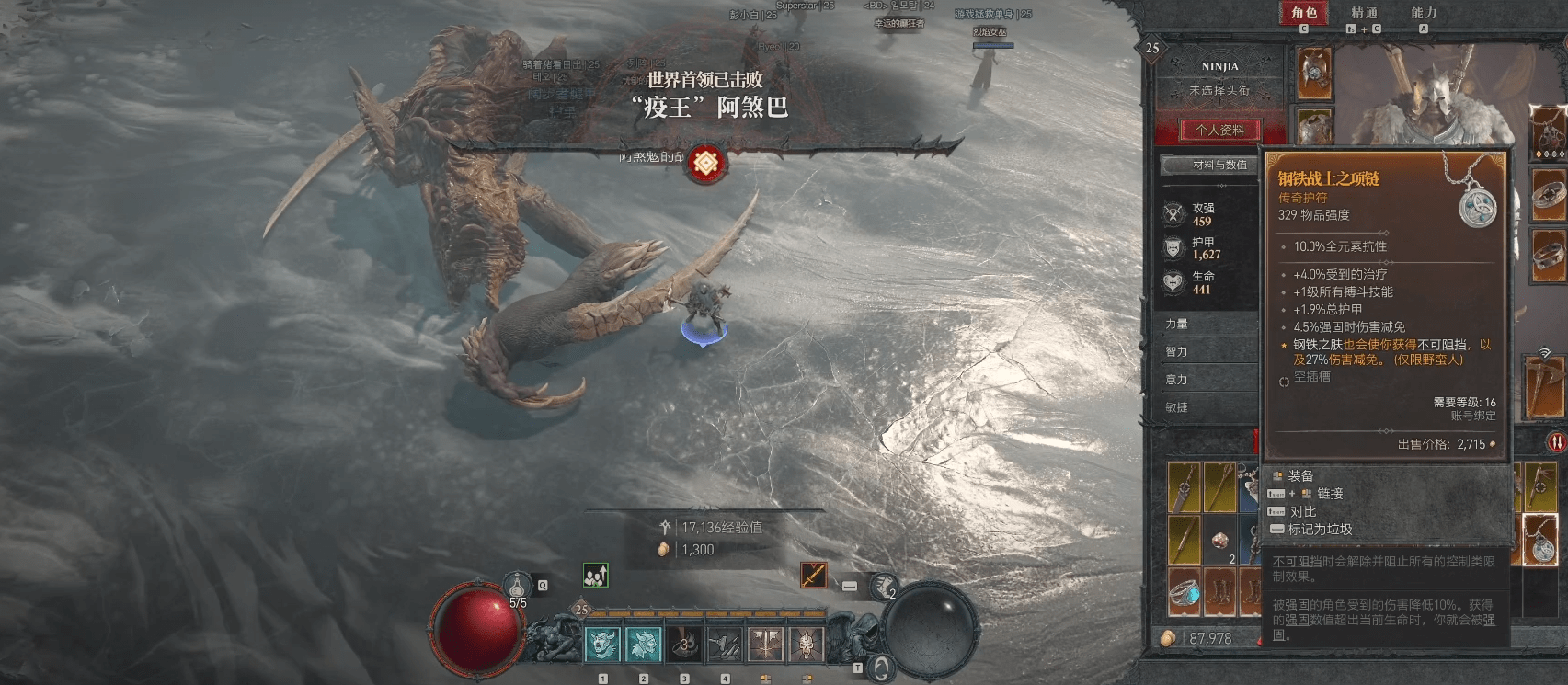Trigger the skull skill on the hotbar
The width and height of the screenshot is (1568, 685).
[807, 645]
